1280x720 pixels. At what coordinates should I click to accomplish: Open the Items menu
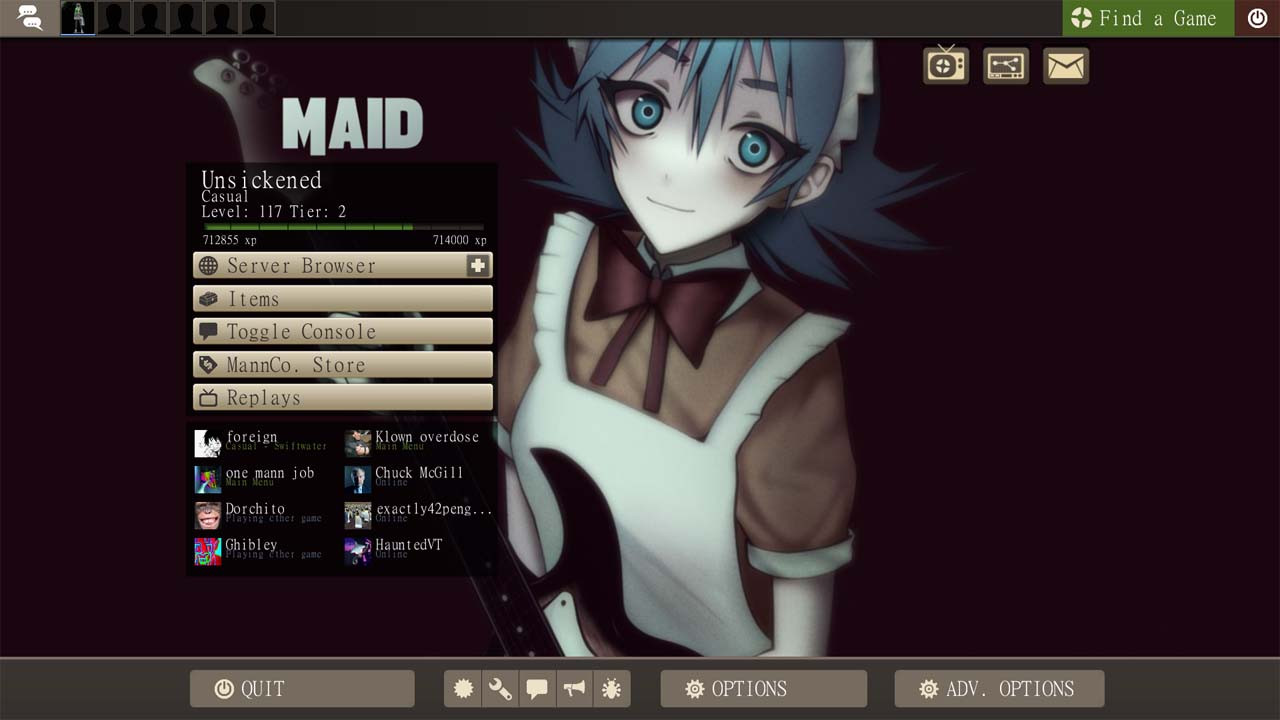(342, 298)
